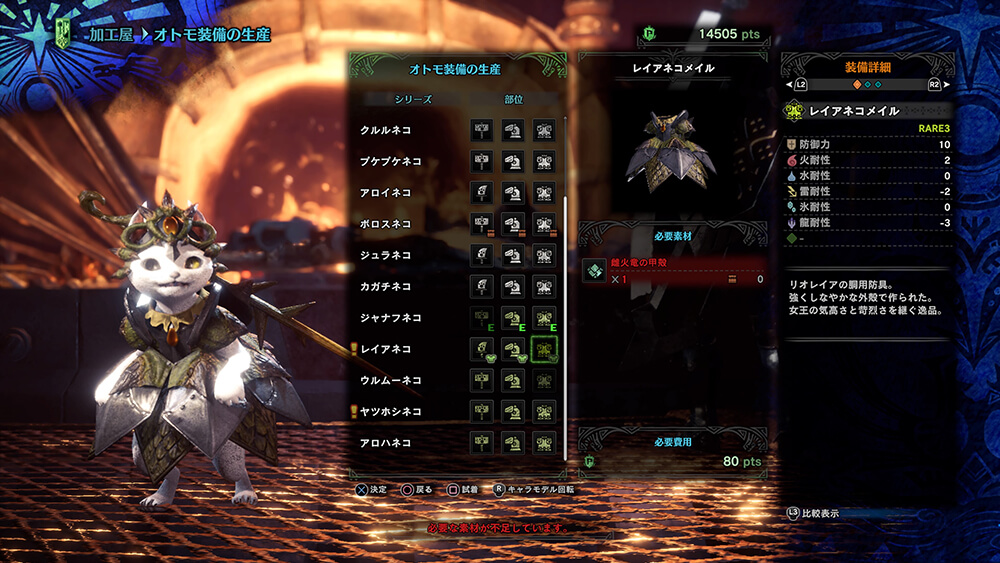Viewport: 1000px width, 563px height.
Task: Select the ウルムーネコ helmet icon
Action: 512,380
